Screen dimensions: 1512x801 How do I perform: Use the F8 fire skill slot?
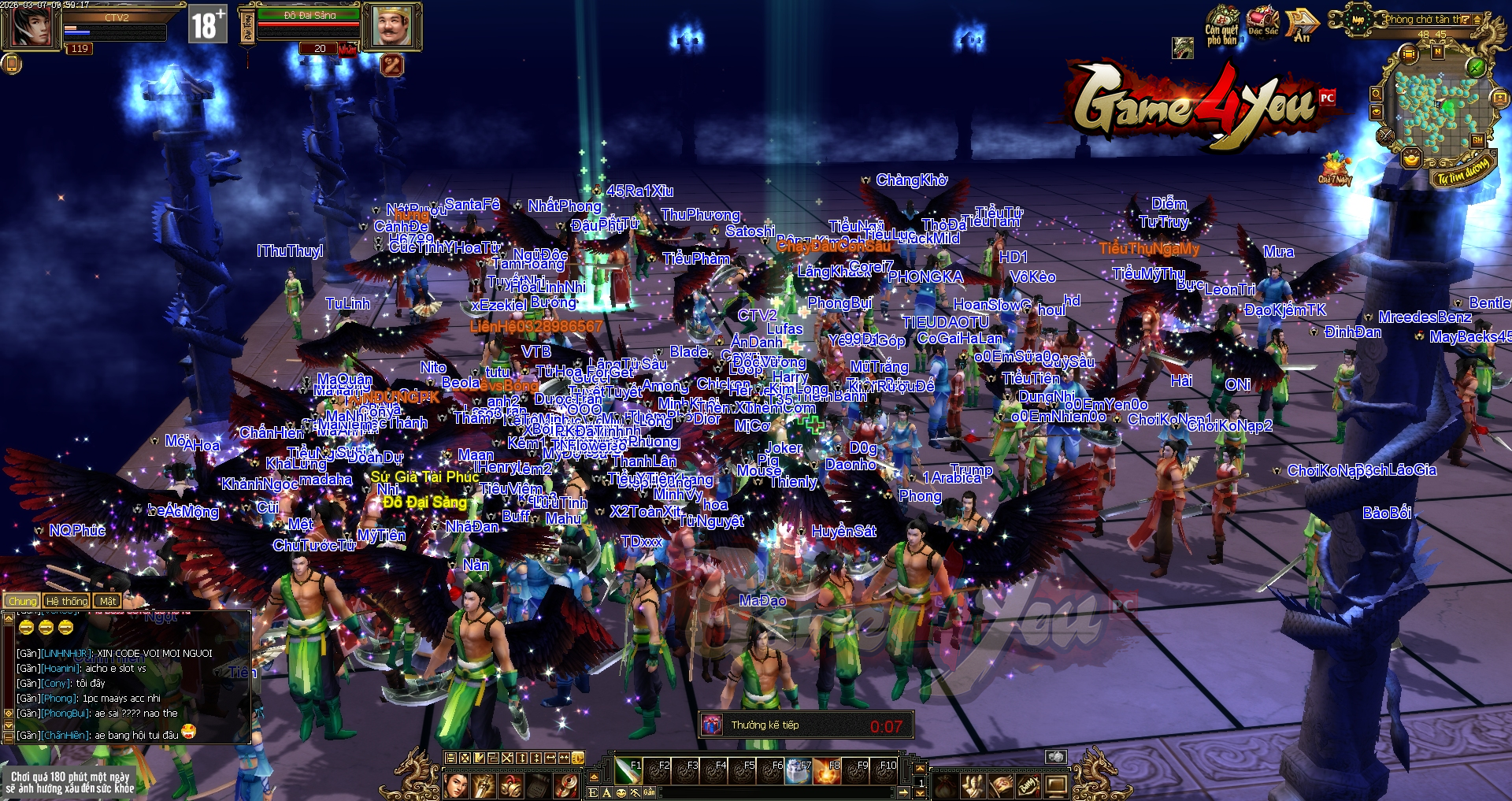click(827, 771)
